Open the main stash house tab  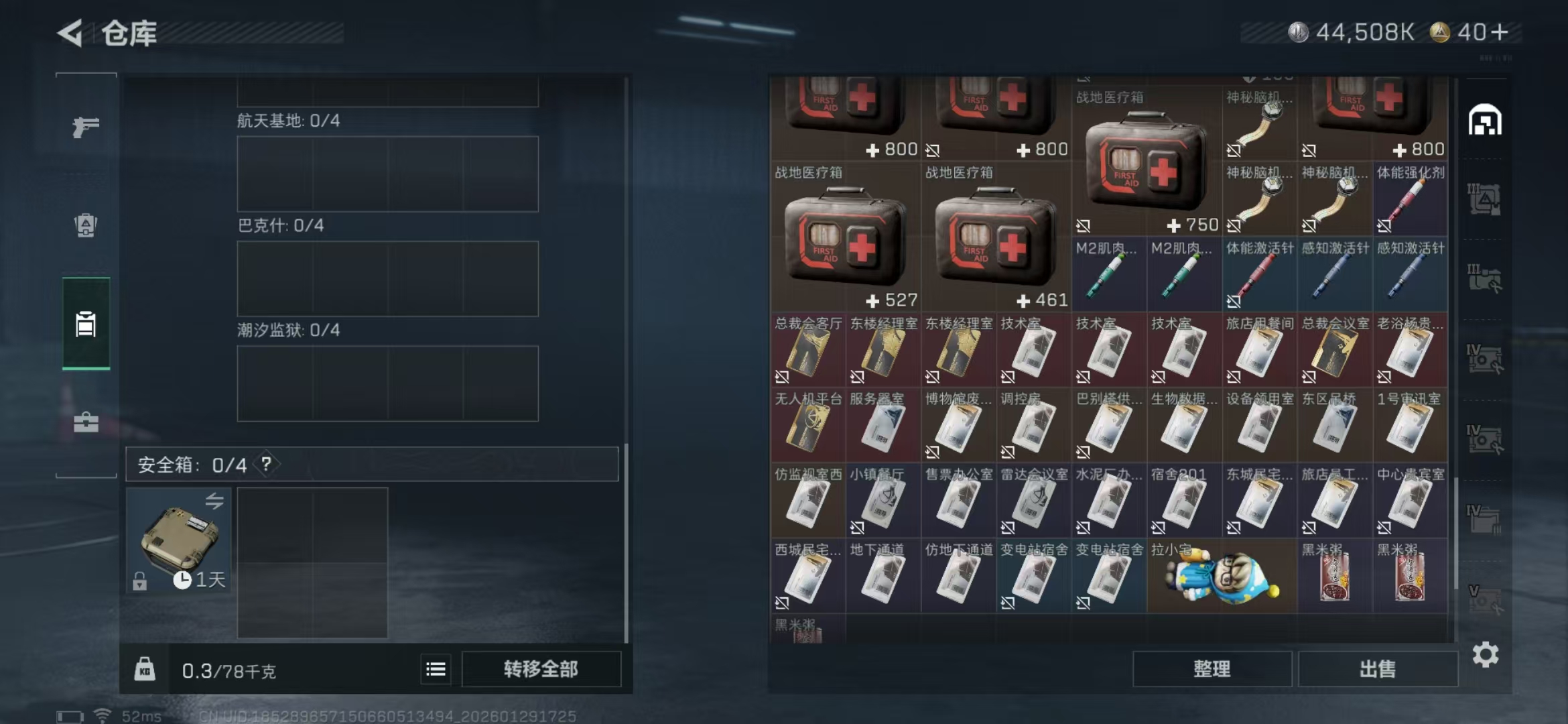point(1484,121)
